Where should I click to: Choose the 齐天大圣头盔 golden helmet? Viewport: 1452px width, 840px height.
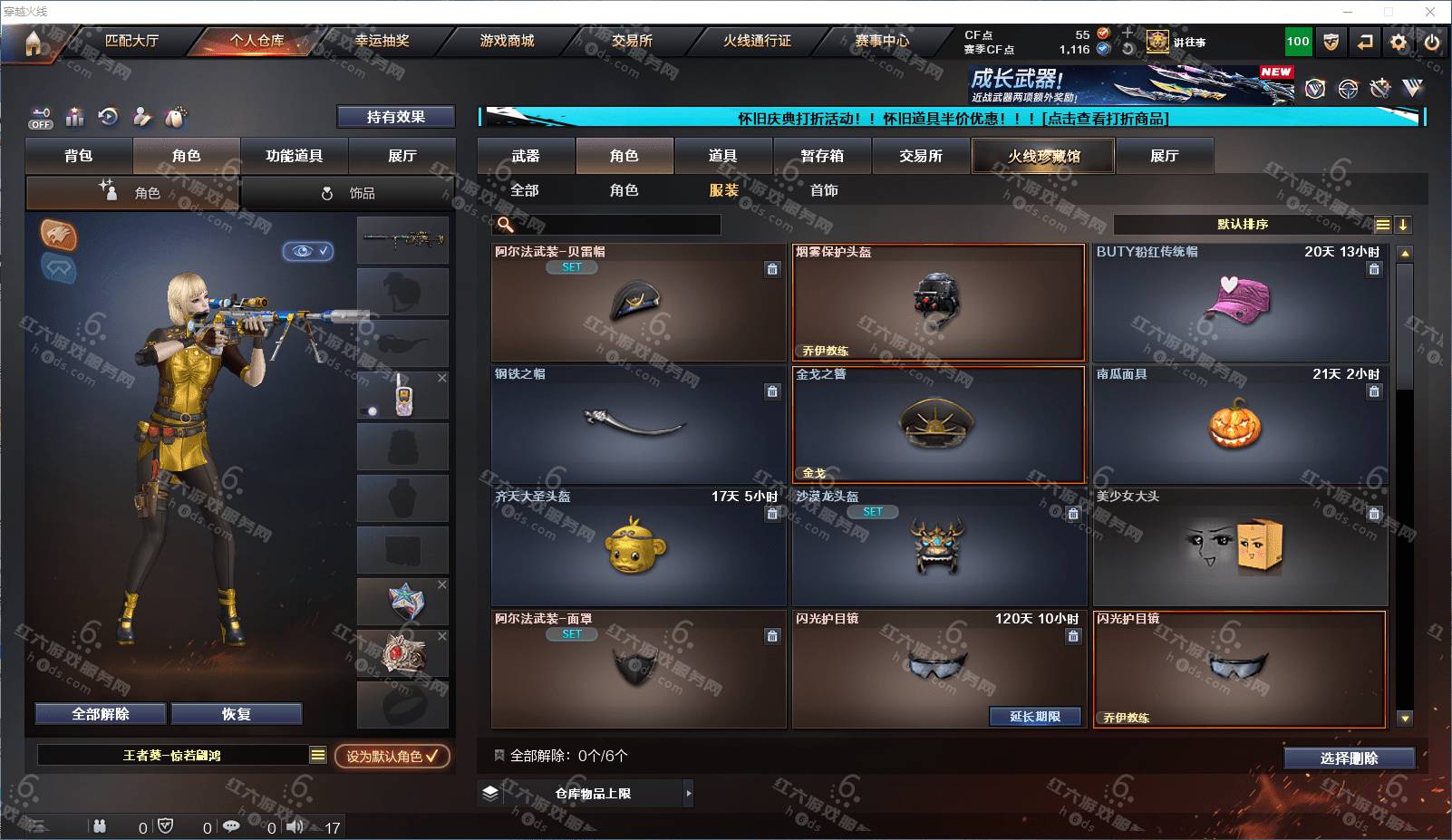coord(638,547)
